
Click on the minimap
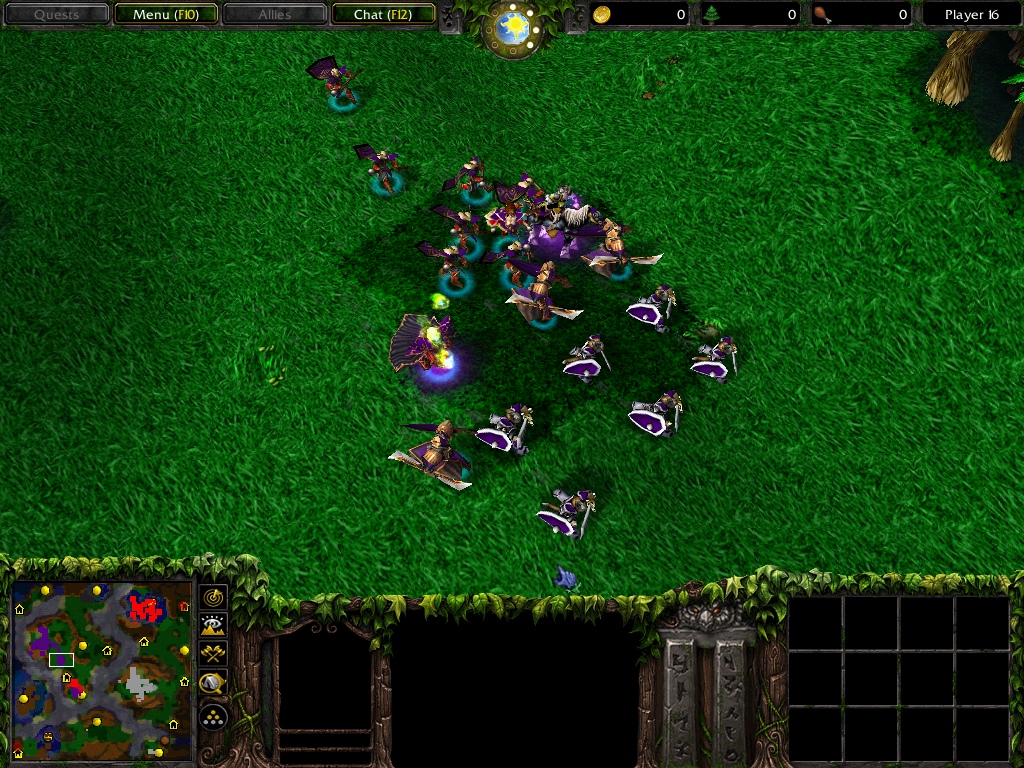(x=102, y=670)
